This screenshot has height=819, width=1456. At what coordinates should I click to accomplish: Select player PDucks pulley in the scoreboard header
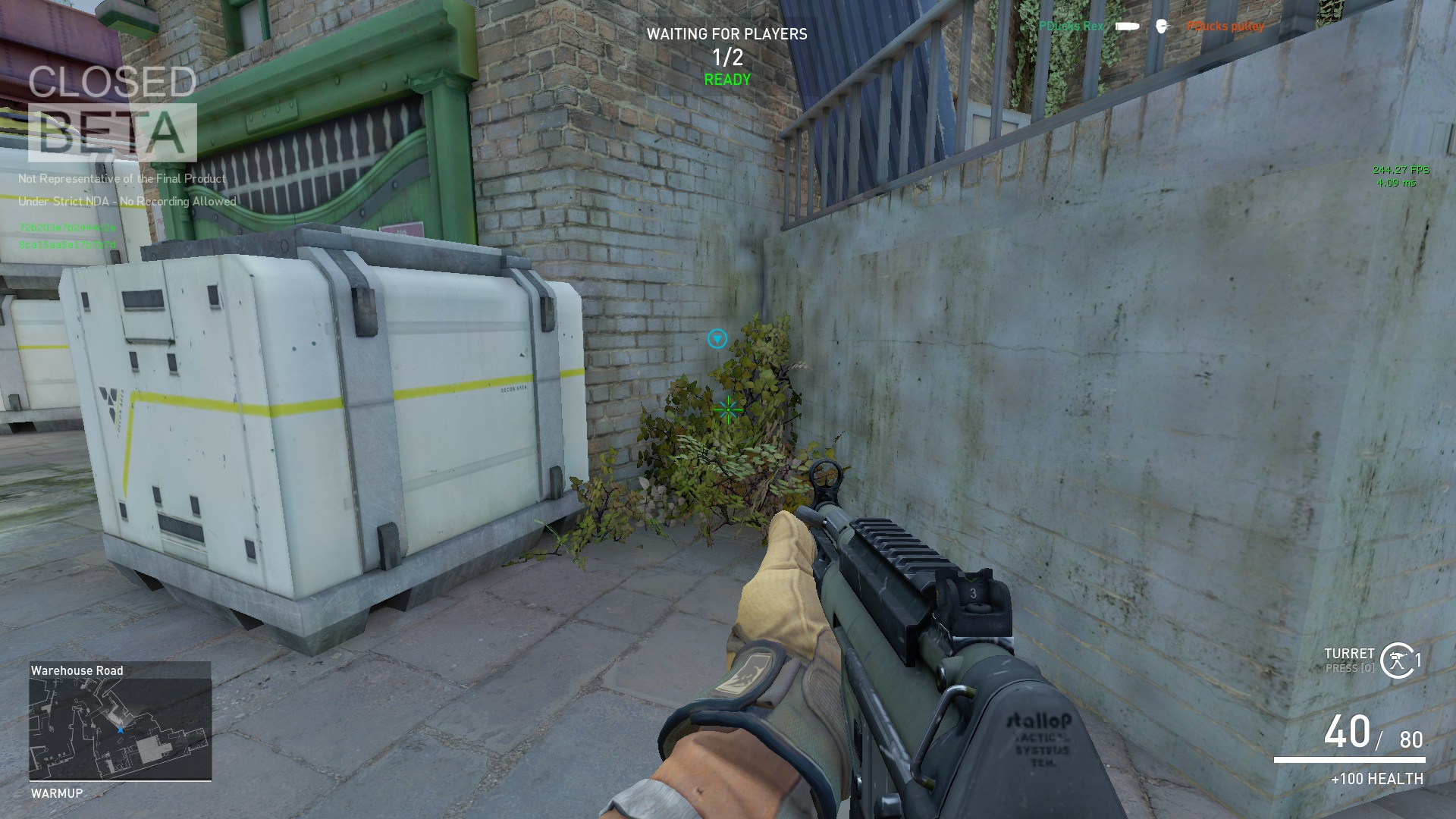(1225, 27)
